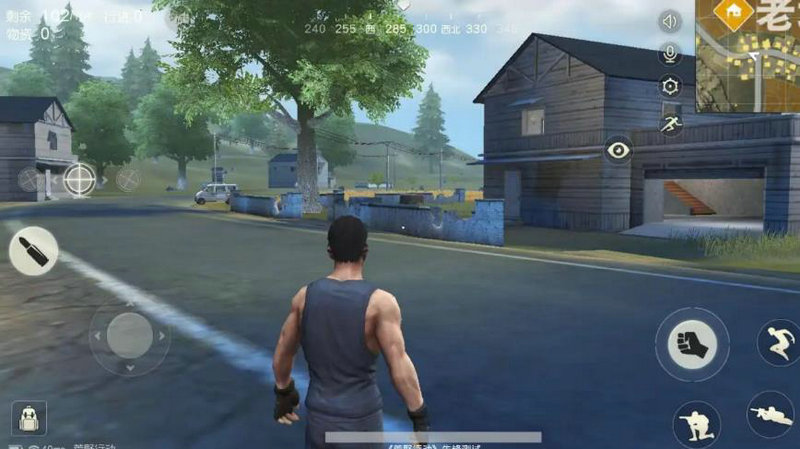Image resolution: width=800 pixels, height=449 pixels.
Task: Toggle the eye free-look button
Action: pyautogui.click(x=620, y=150)
